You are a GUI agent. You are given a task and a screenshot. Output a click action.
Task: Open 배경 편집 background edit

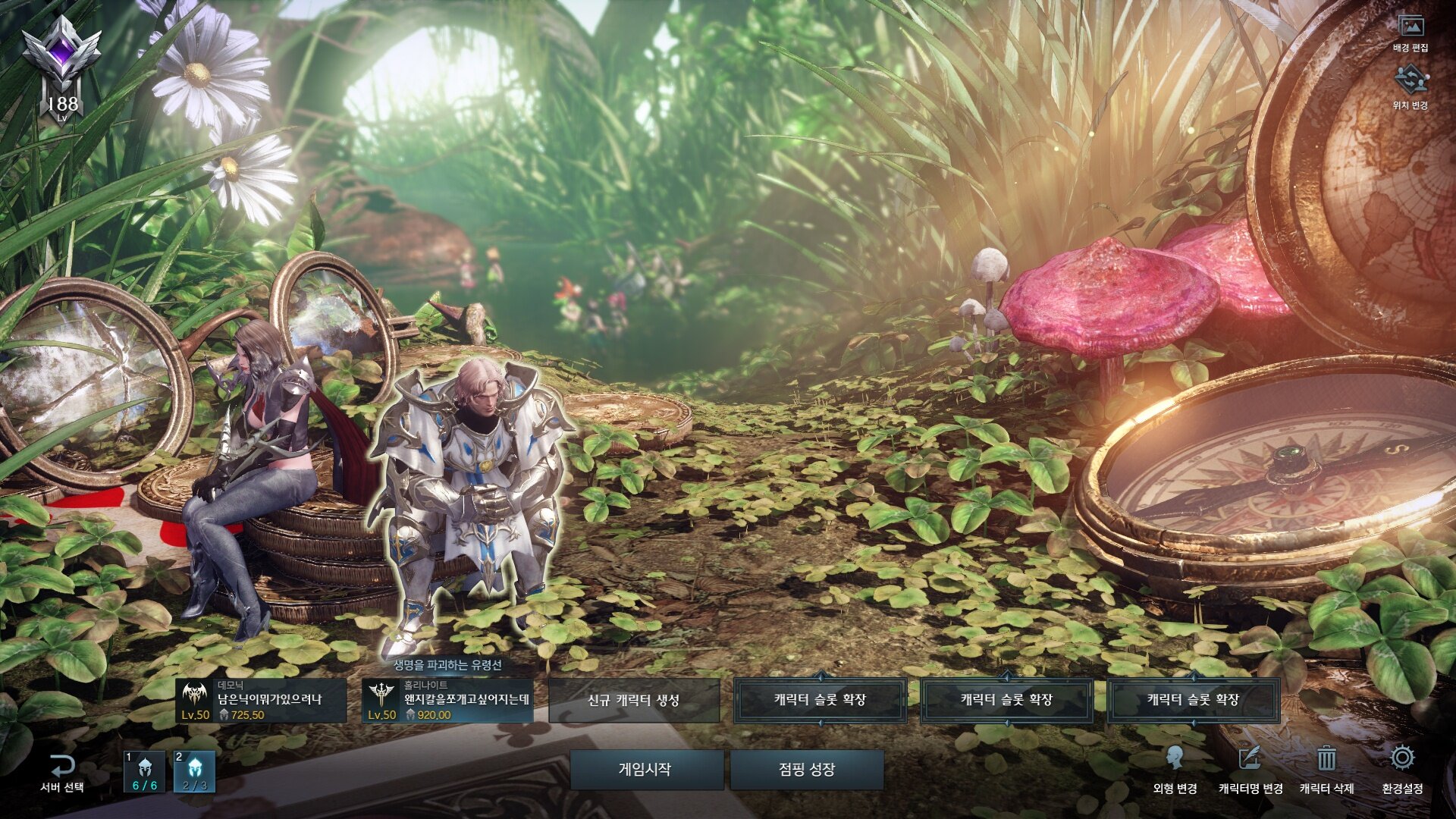tap(1410, 33)
